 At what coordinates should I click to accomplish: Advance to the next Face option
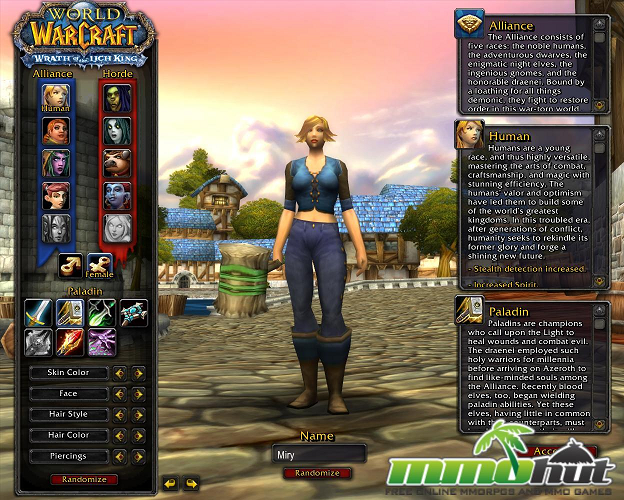click(x=139, y=394)
